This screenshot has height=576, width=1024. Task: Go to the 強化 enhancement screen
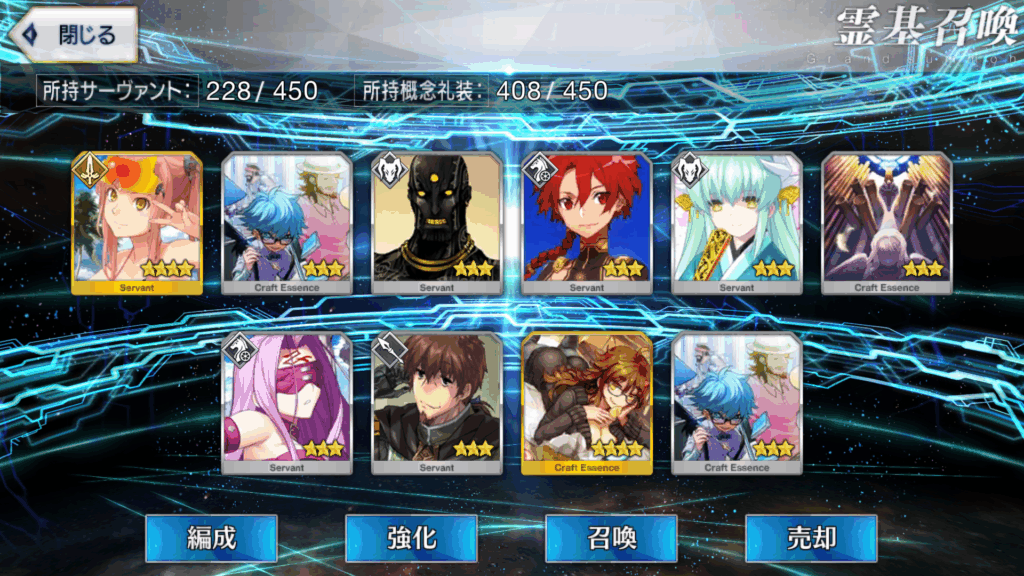click(x=411, y=538)
